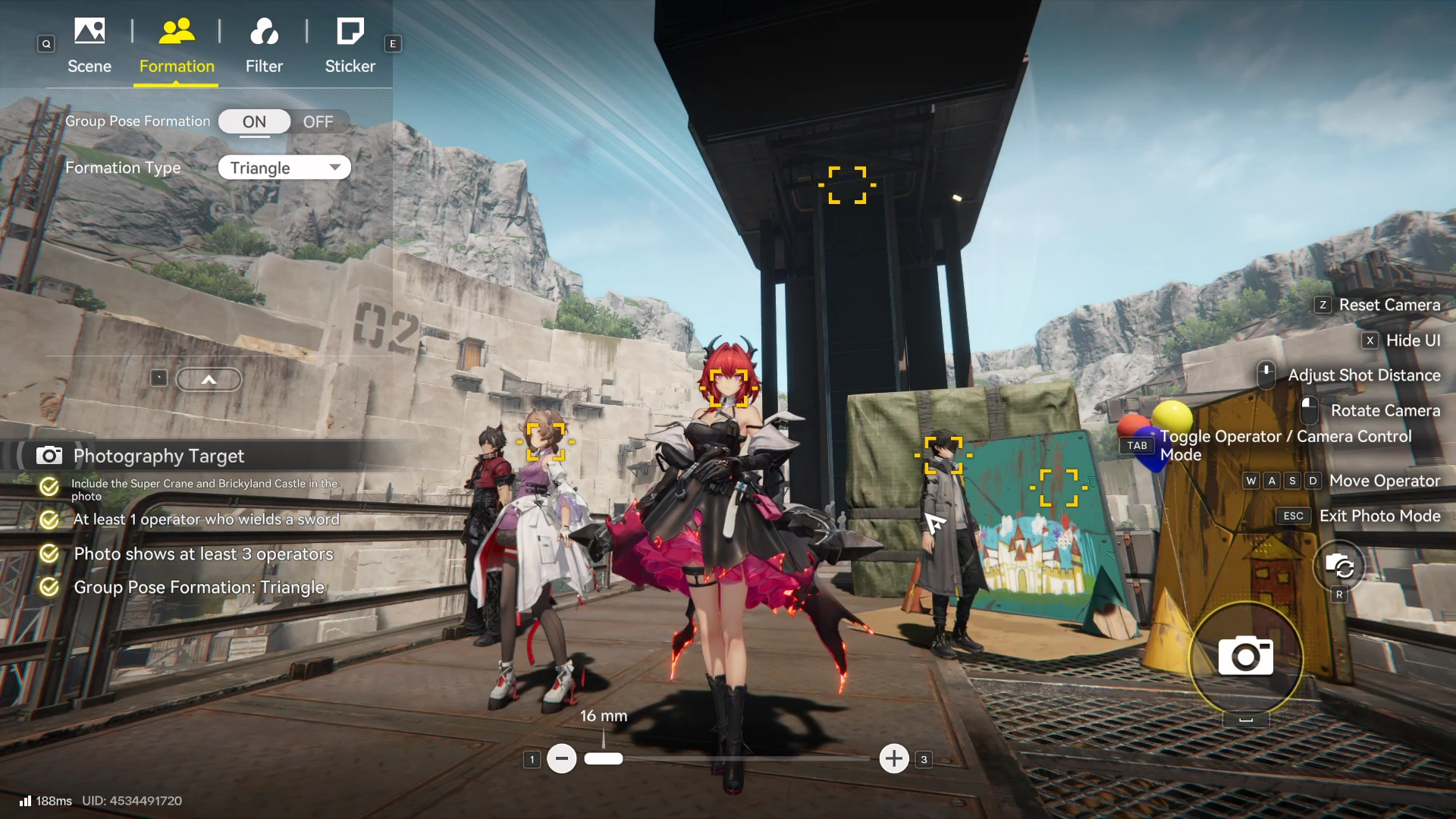The image size is (1456, 819).
Task: Go to the Sticker tab
Action: [350, 45]
